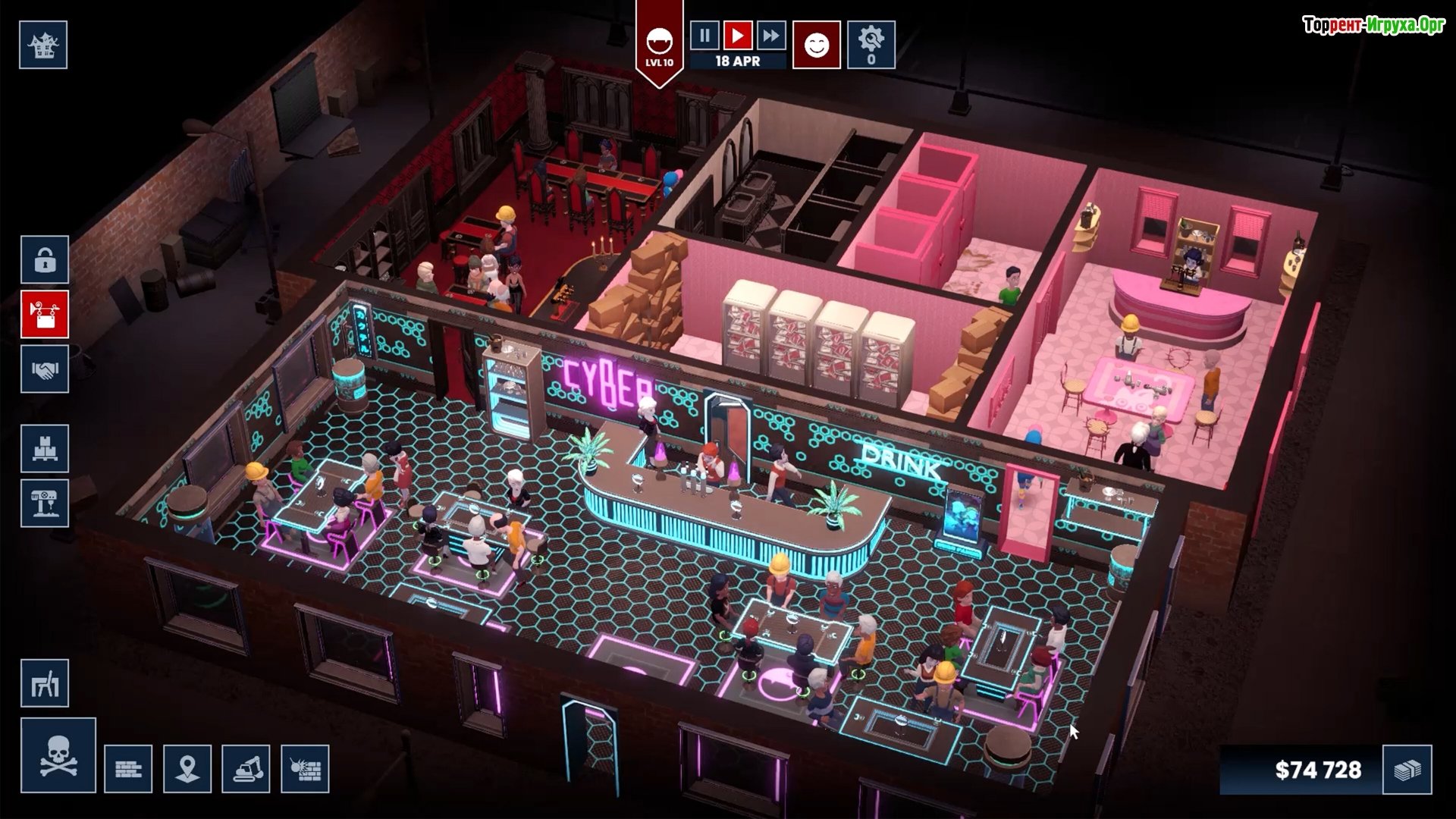This screenshot has width=1456, height=819.
Task: Activate the wrecking ball demolish tool
Action: 305,769
